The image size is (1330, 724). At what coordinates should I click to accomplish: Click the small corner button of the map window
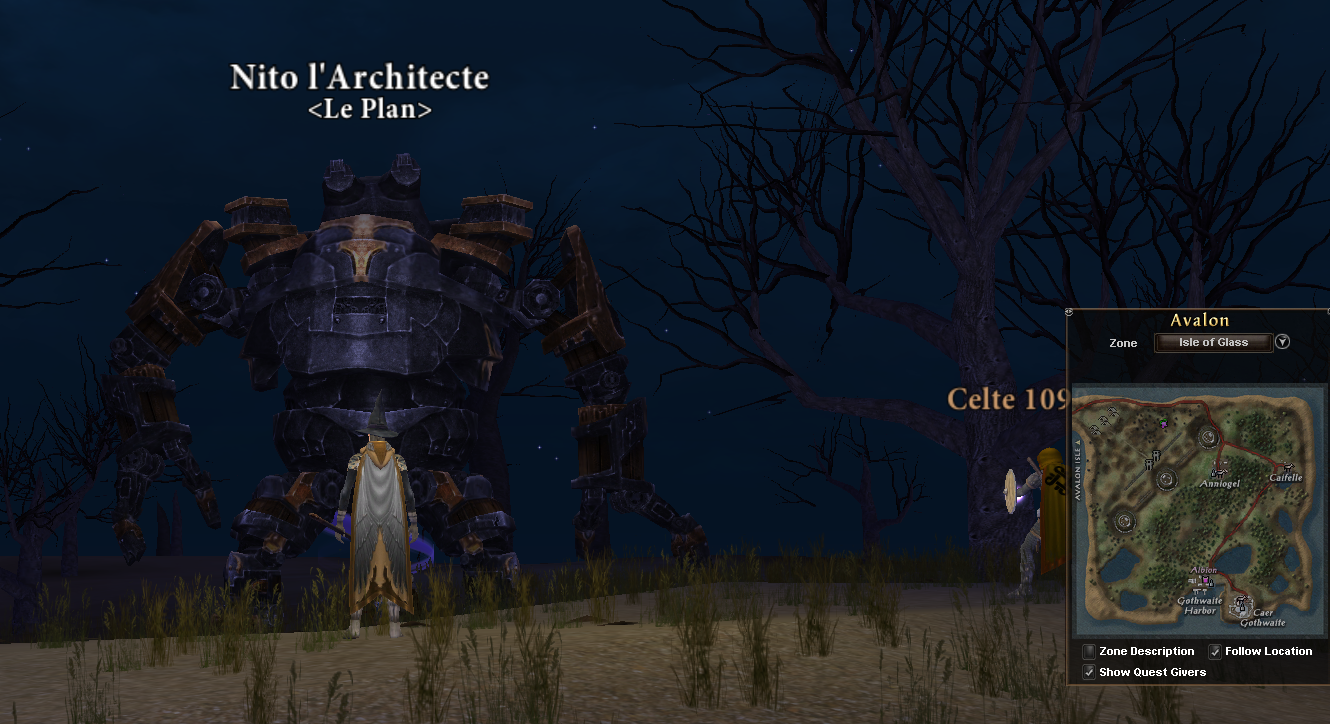click(x=1070, y=311)
